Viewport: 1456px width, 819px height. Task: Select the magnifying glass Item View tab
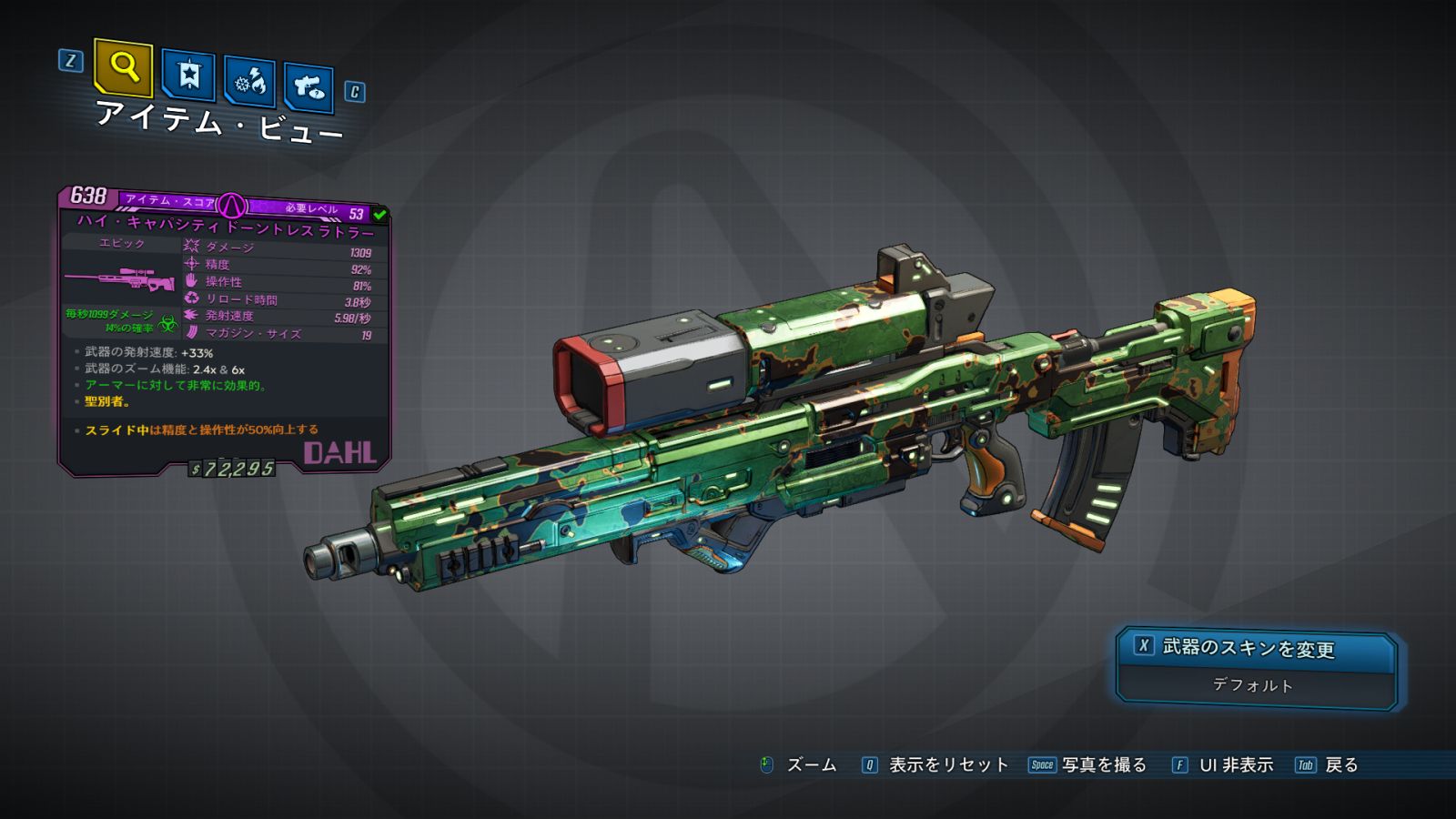coord(123,67)
